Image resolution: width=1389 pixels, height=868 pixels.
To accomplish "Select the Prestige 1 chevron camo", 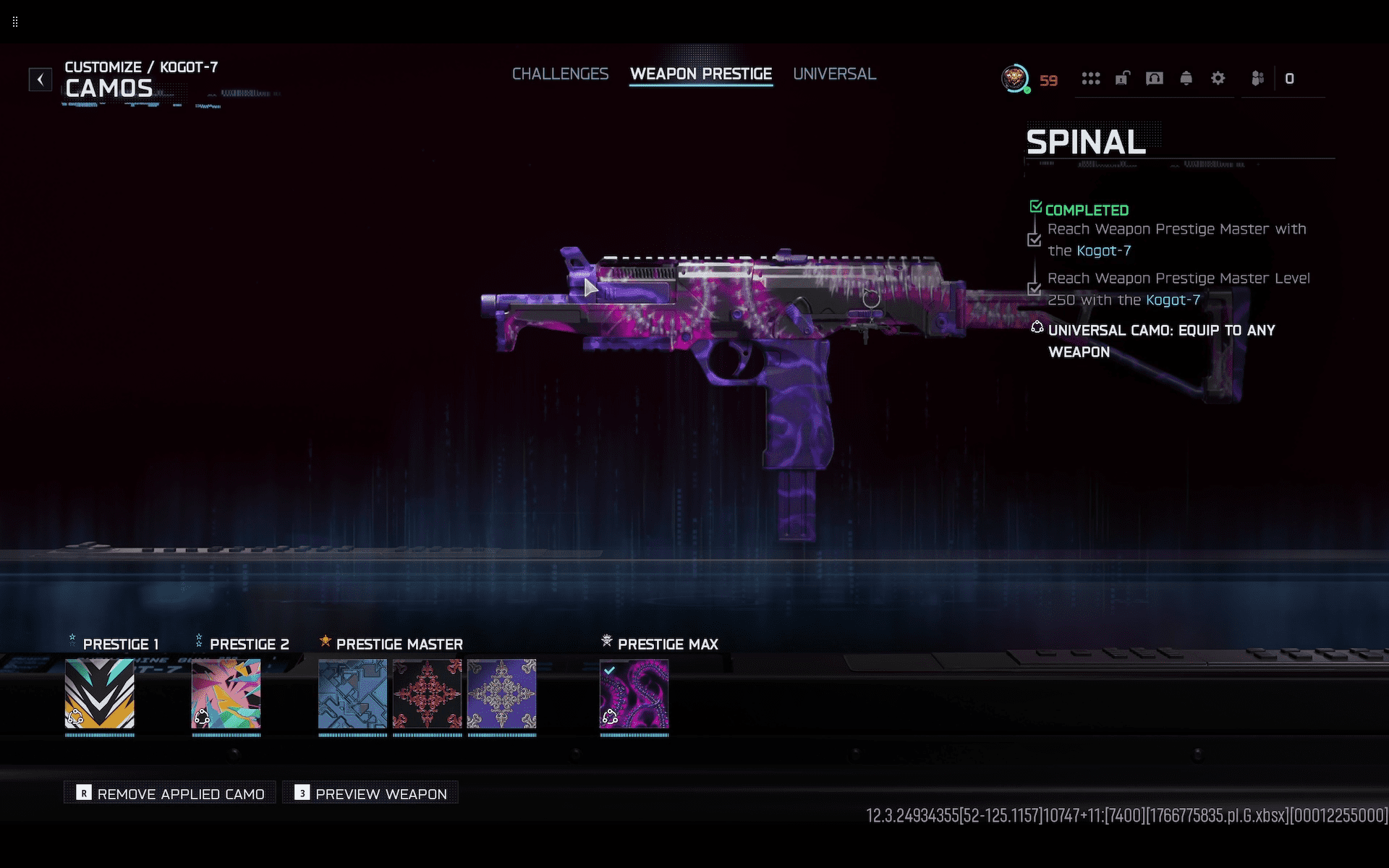I will (100, 694).
